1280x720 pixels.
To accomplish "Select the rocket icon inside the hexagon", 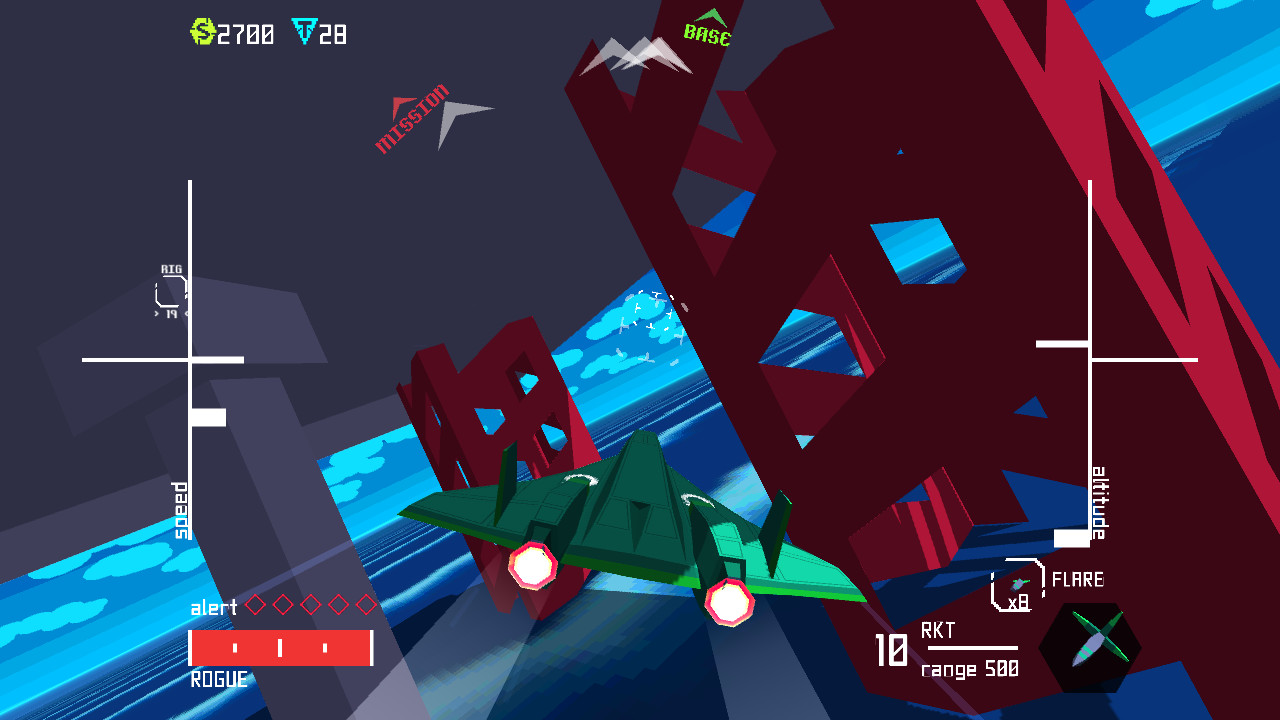I will coord(1099,644).
